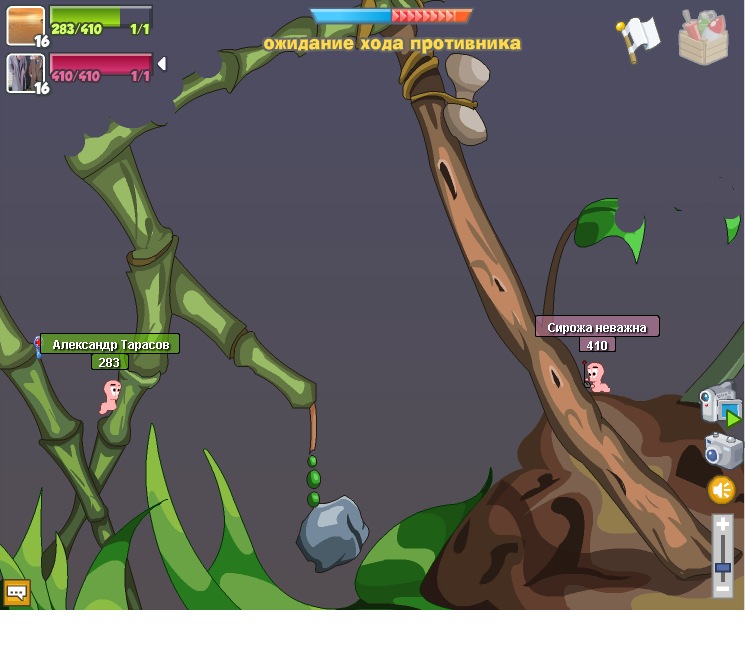Open the chat speech bubble button
745x650 pixels.
point(17,592)
